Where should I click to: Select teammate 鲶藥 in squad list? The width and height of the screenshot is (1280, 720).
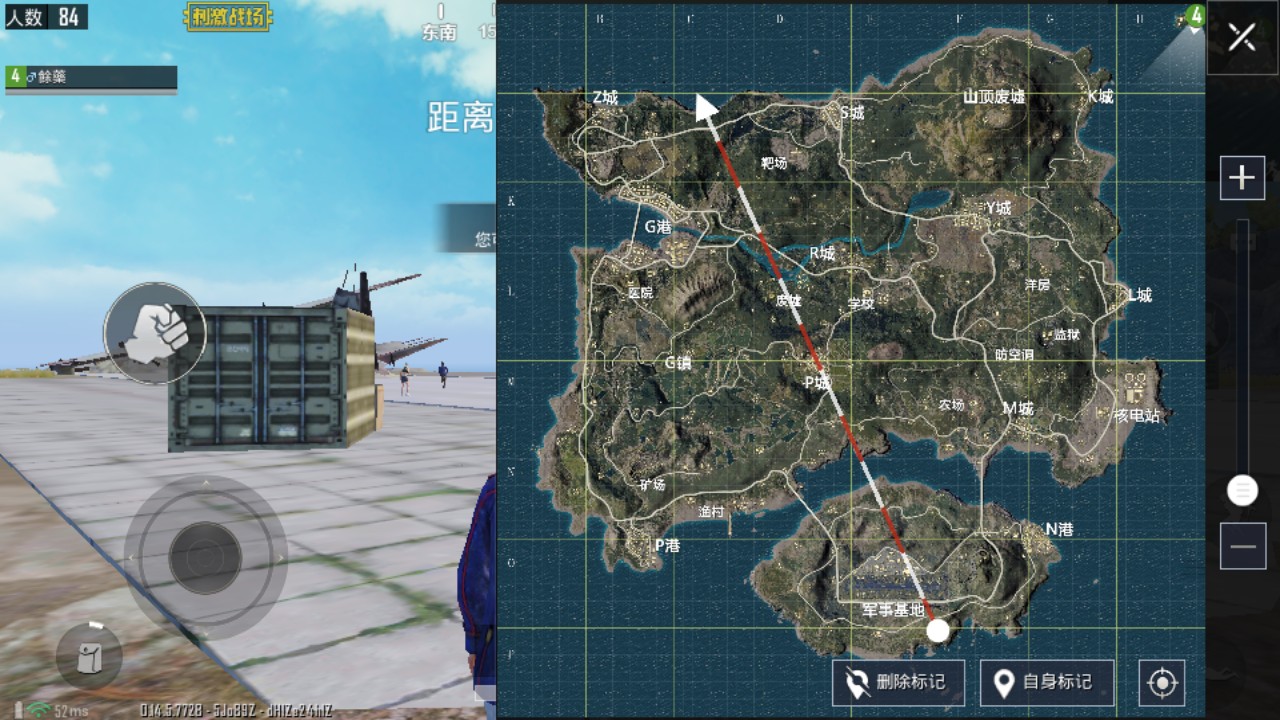[x=90, y=76]
